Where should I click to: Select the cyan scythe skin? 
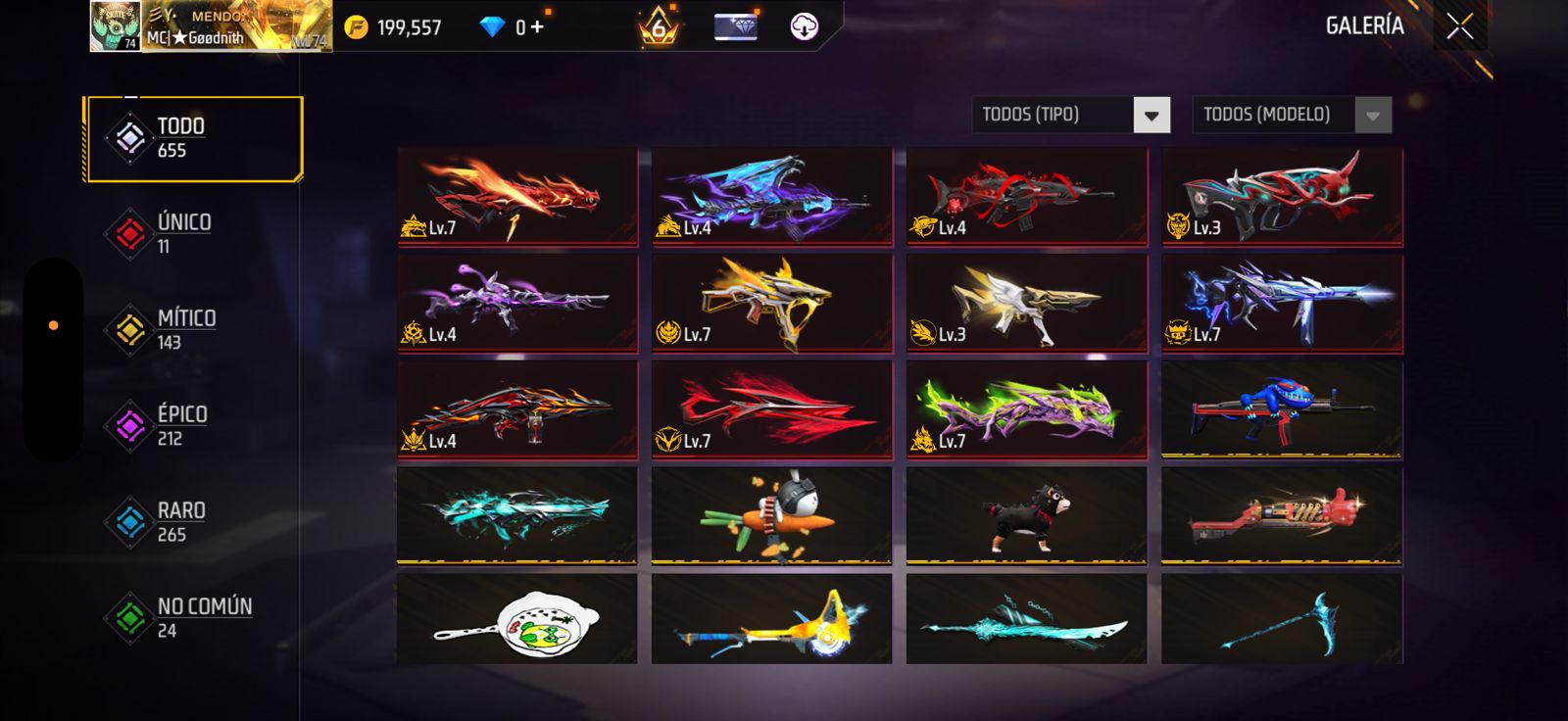point(1281,620)
